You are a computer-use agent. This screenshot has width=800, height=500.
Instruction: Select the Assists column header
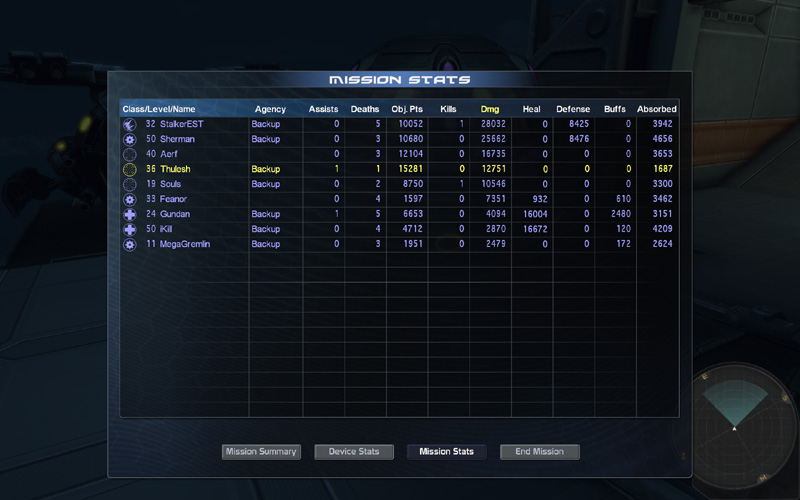click(x=323, y=109)
